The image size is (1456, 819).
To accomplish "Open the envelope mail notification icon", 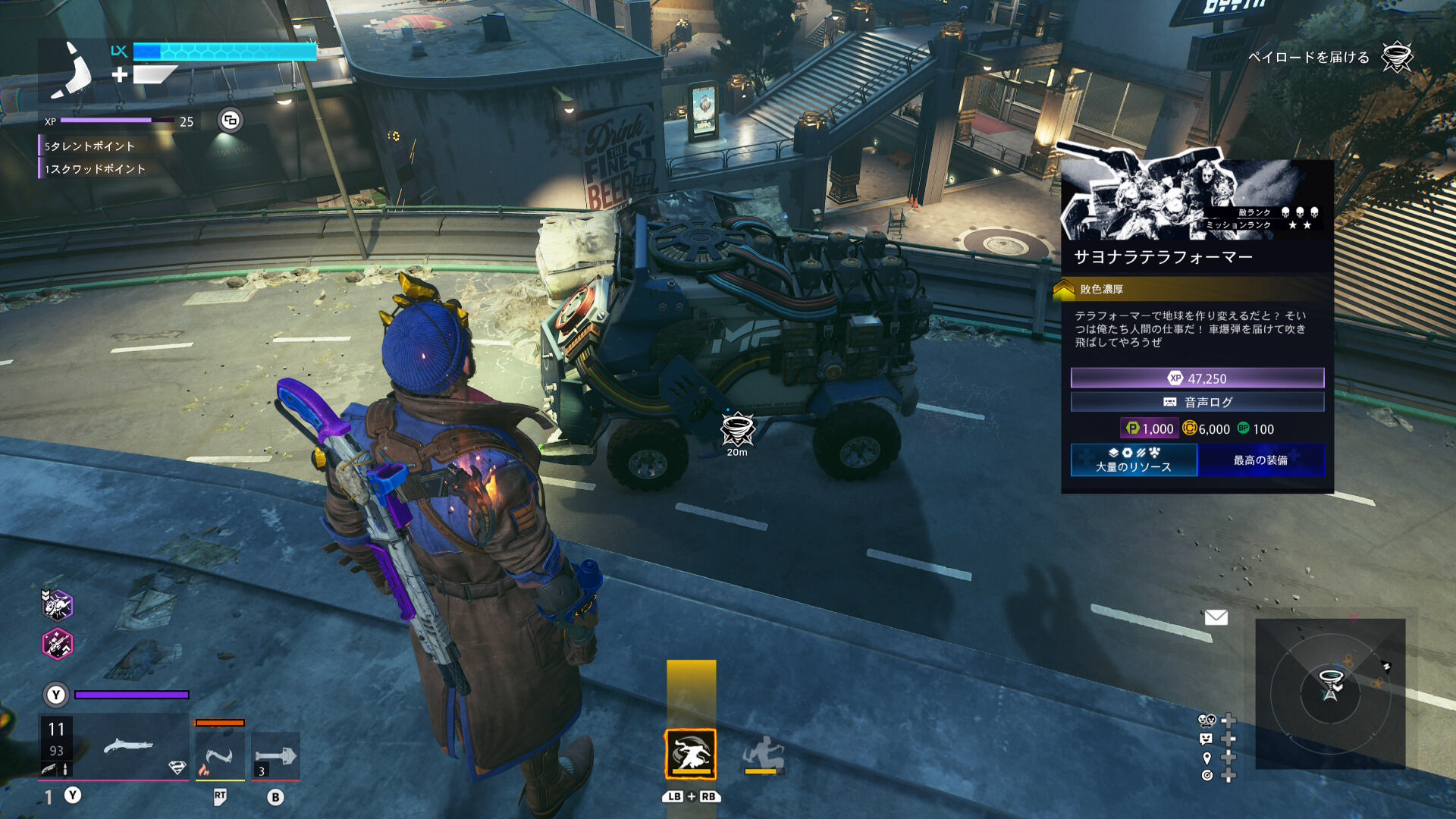I will pos(1216,617).
